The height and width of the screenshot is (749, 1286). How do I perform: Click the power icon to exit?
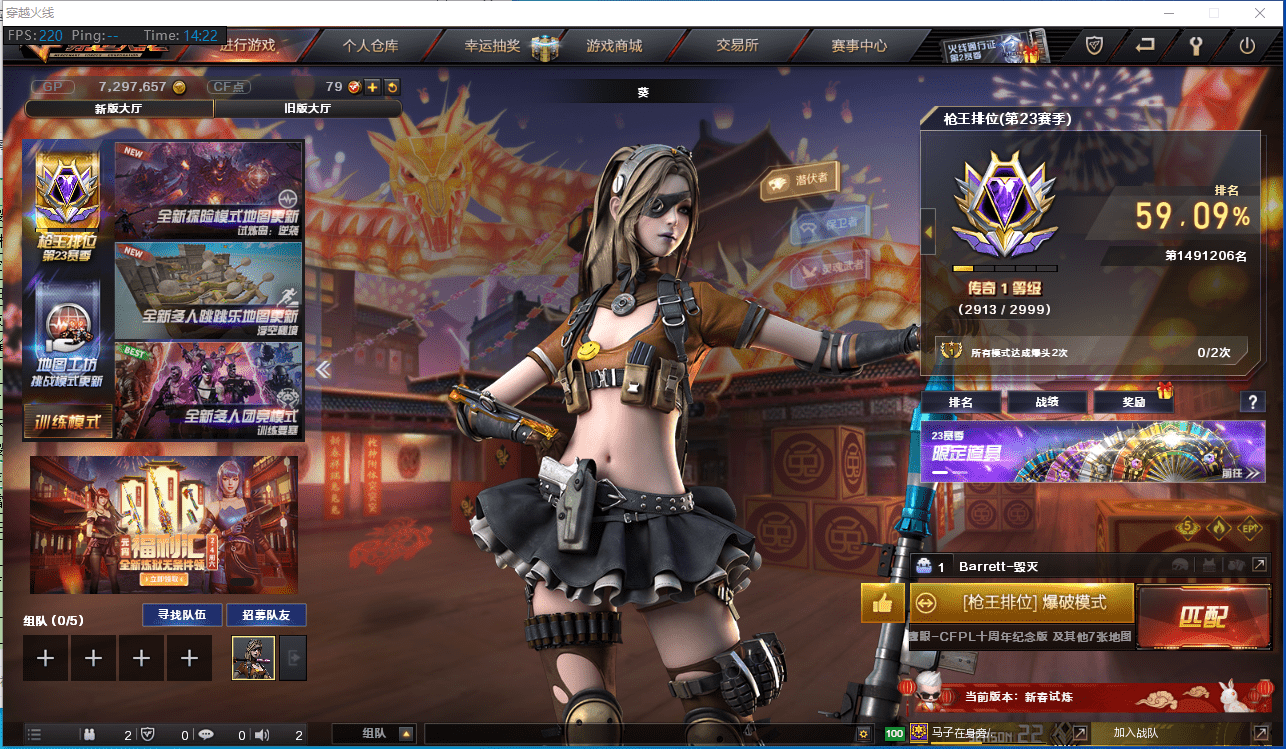1246,45
